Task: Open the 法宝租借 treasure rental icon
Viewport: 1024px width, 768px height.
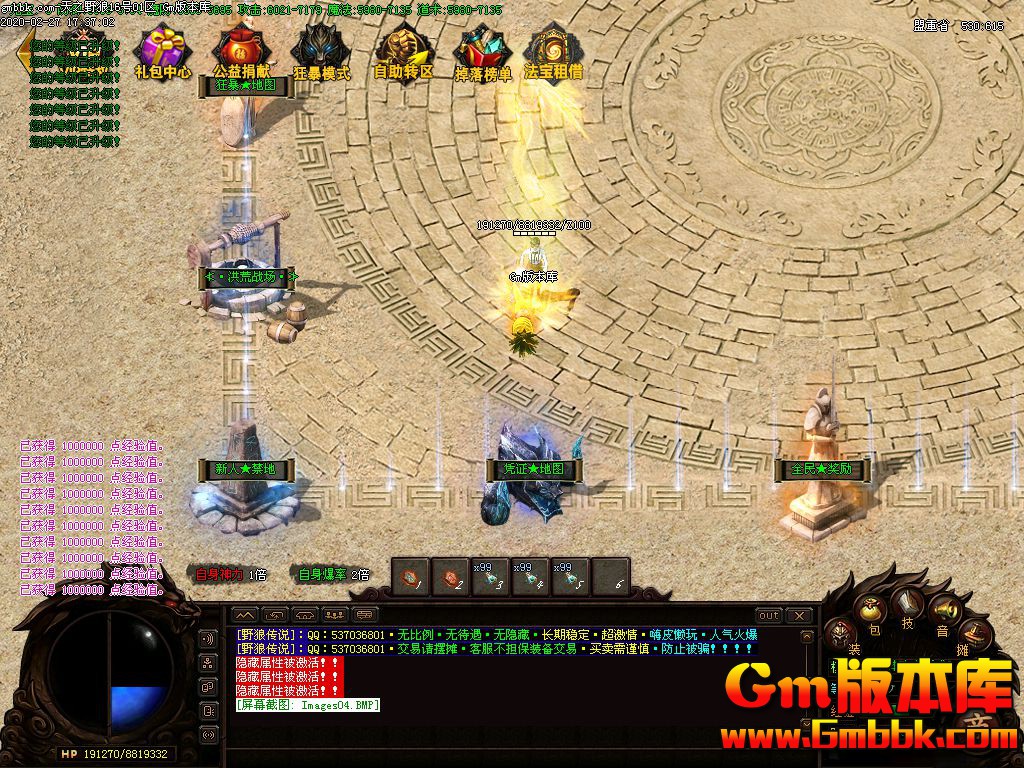Action: pos(553,52)
